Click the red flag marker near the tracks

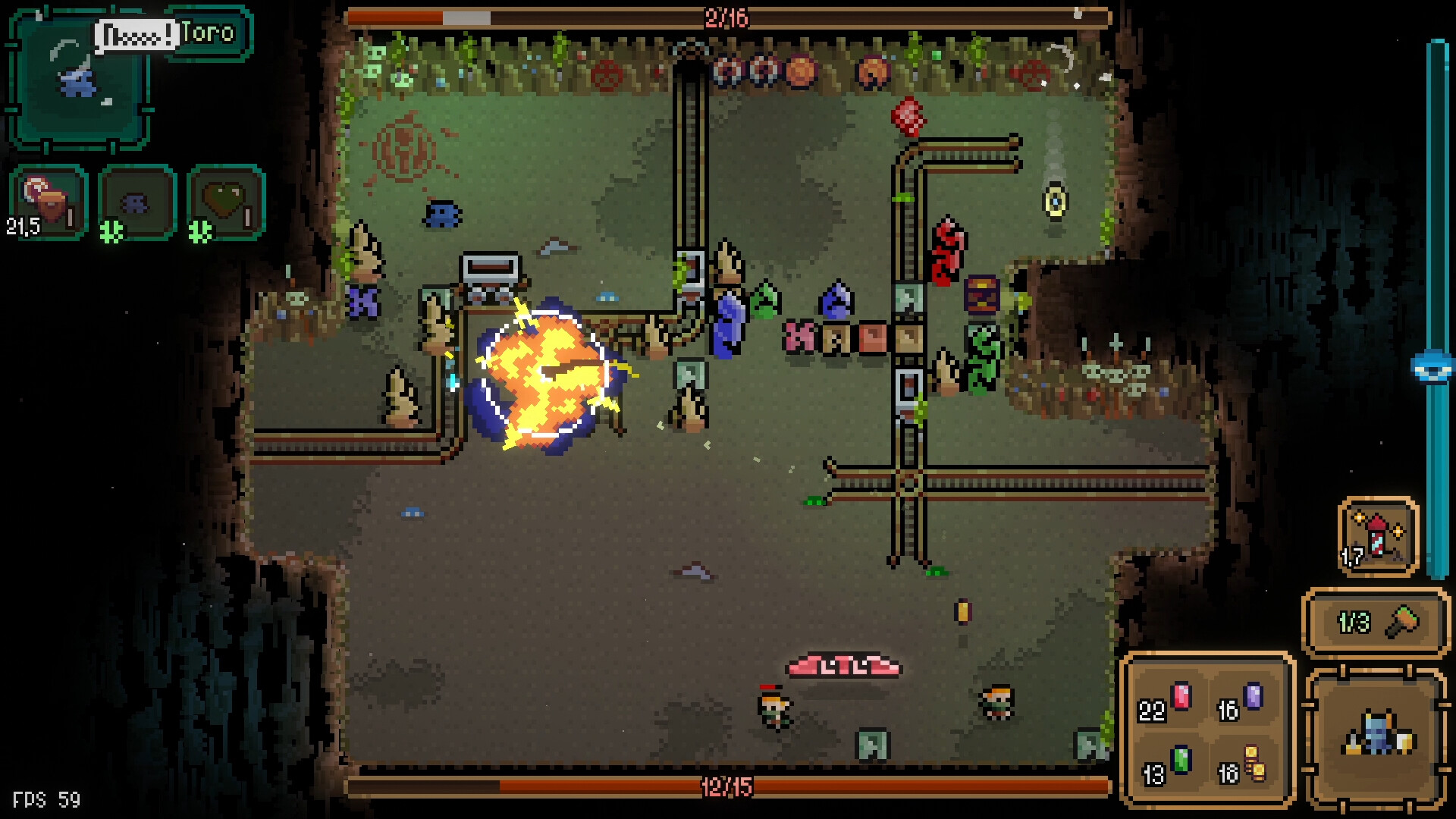pos(908,115)
